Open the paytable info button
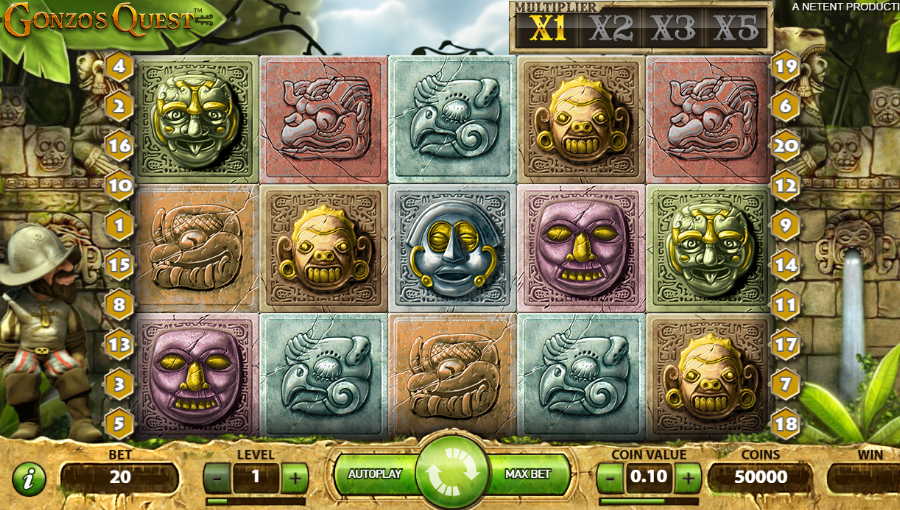The image size is (900, 510). [x=29, y=479]
